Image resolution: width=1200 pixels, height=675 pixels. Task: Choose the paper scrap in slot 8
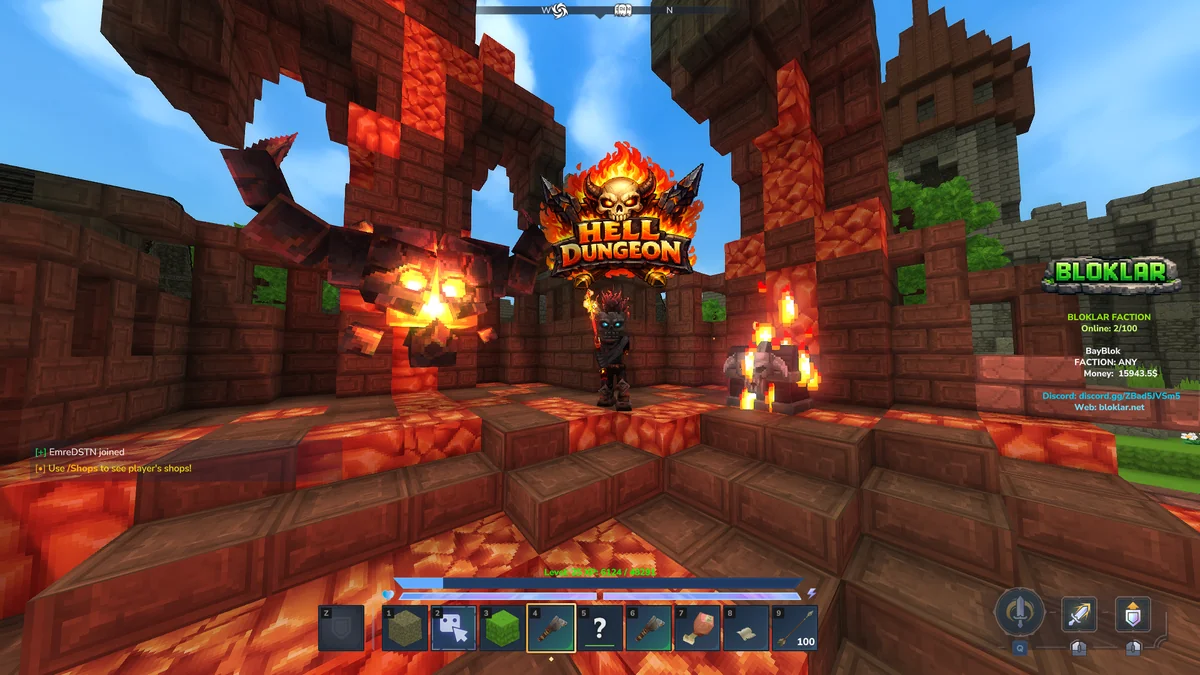[746, 628]
